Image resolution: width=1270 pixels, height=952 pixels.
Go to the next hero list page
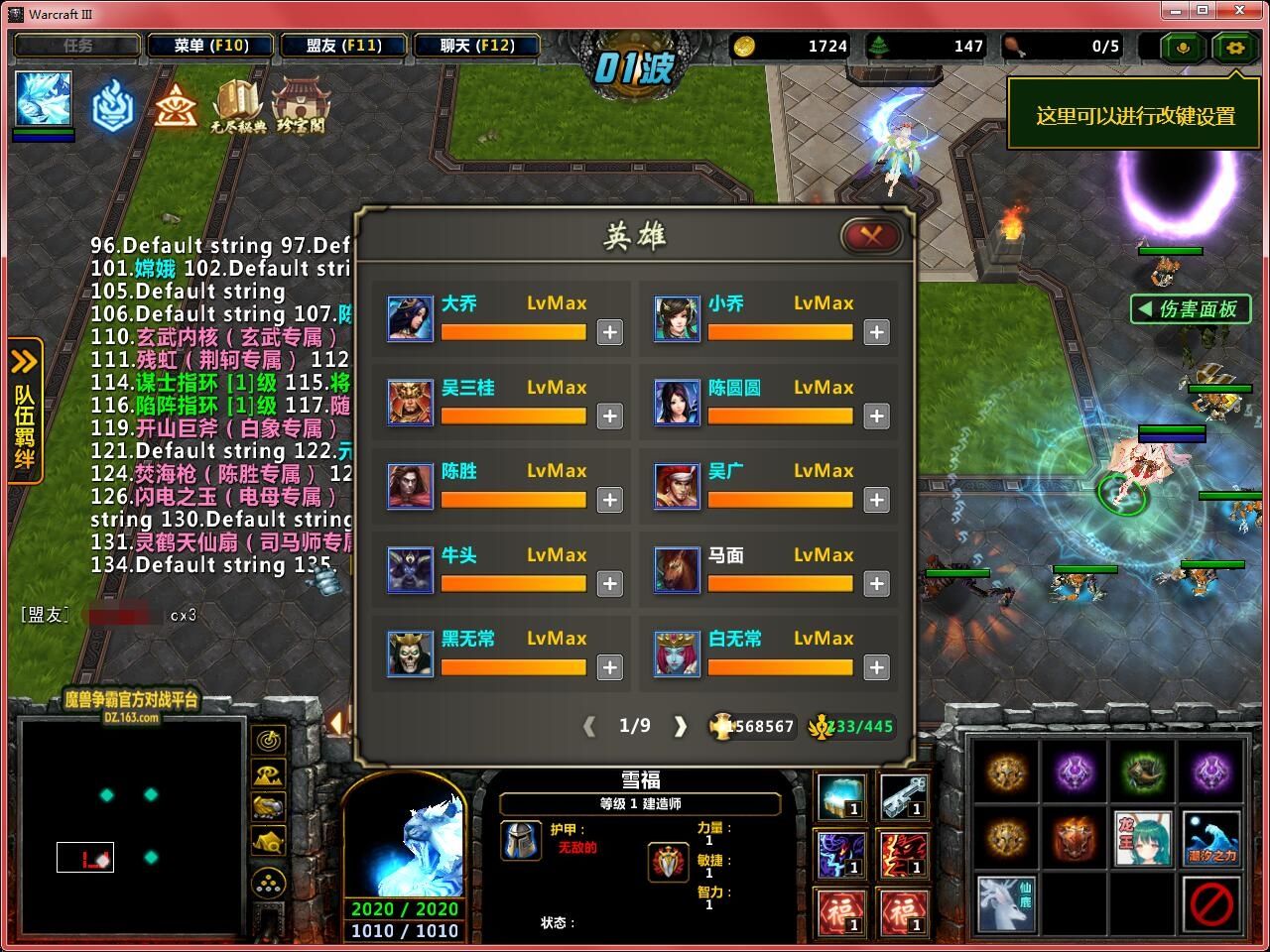tap(681, 727)
